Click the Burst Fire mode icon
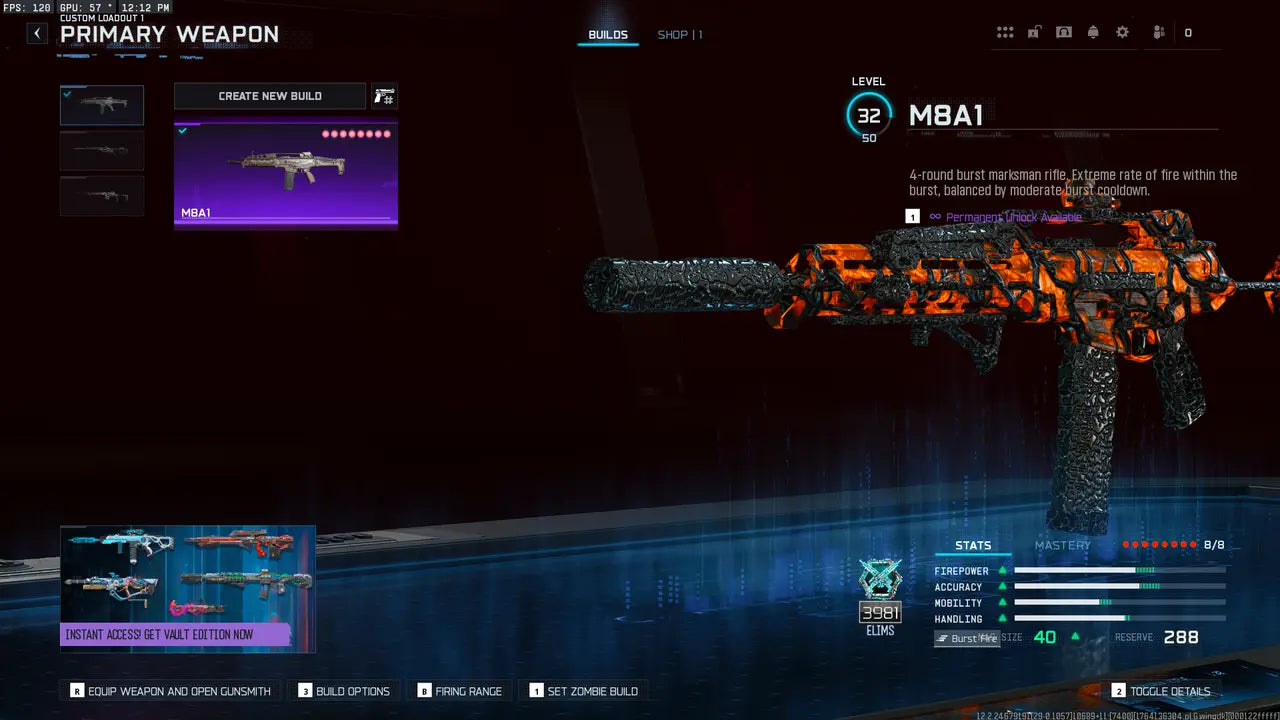Screen dimensions: 1280x720 click(x=966, y=638)
